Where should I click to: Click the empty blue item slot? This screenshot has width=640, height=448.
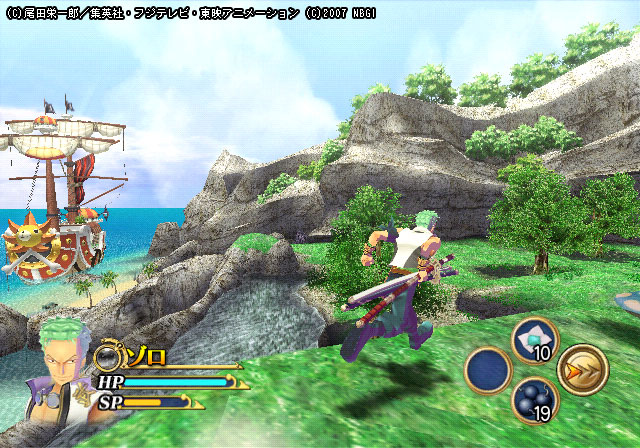488,370
